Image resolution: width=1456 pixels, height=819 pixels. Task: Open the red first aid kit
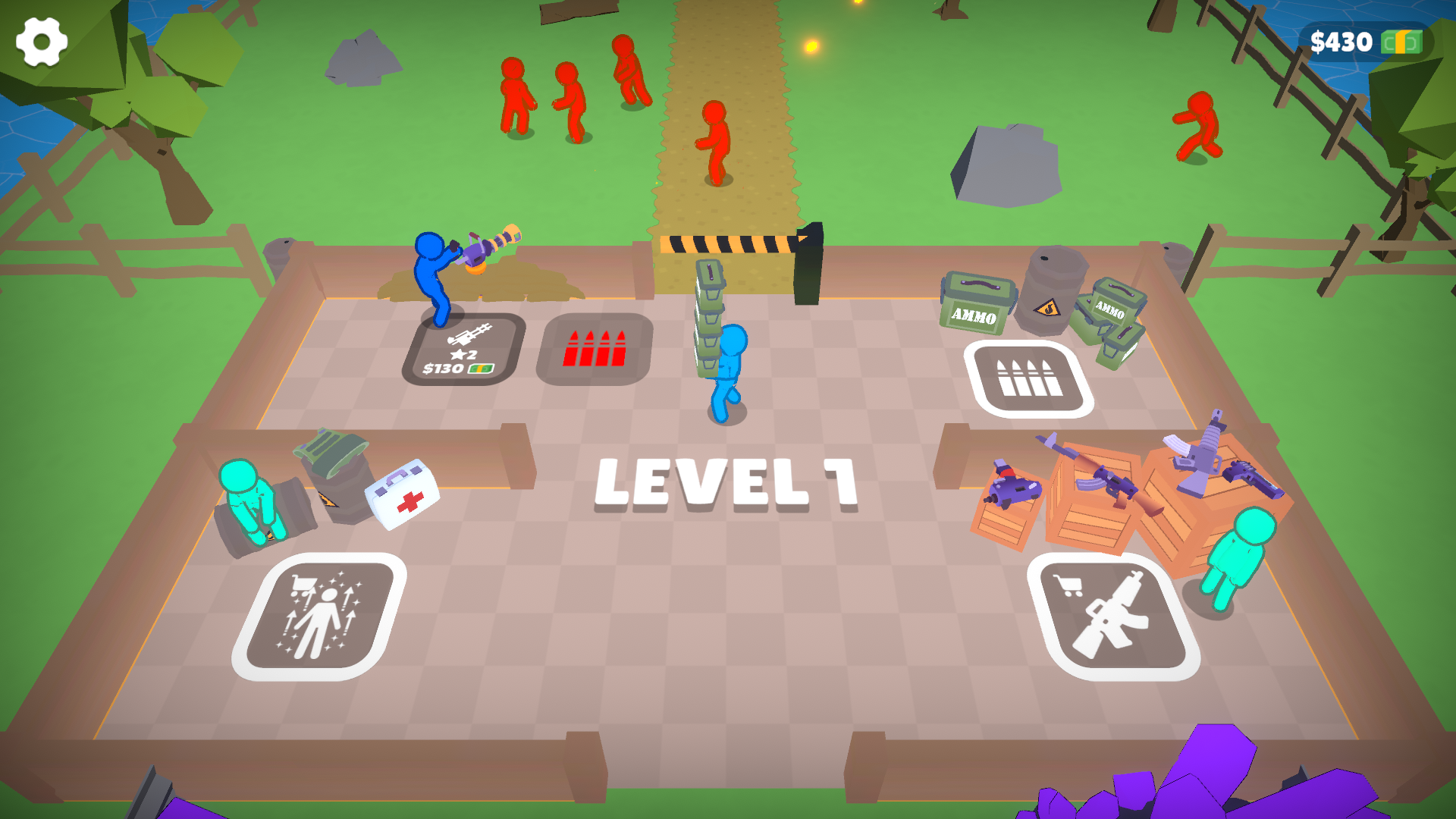point(402,497)
